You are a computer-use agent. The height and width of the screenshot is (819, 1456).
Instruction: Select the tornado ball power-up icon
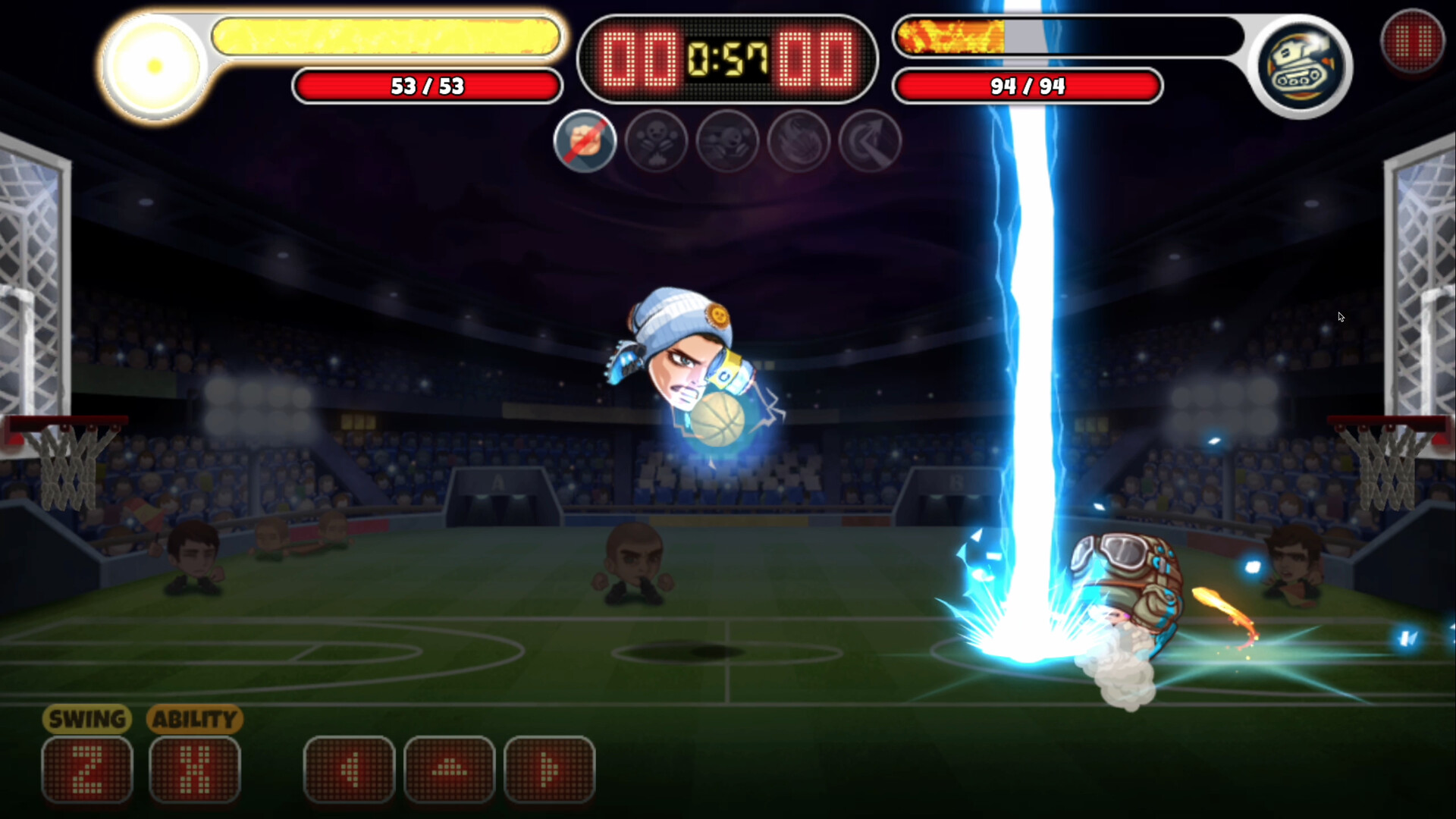tap(798, 141)
